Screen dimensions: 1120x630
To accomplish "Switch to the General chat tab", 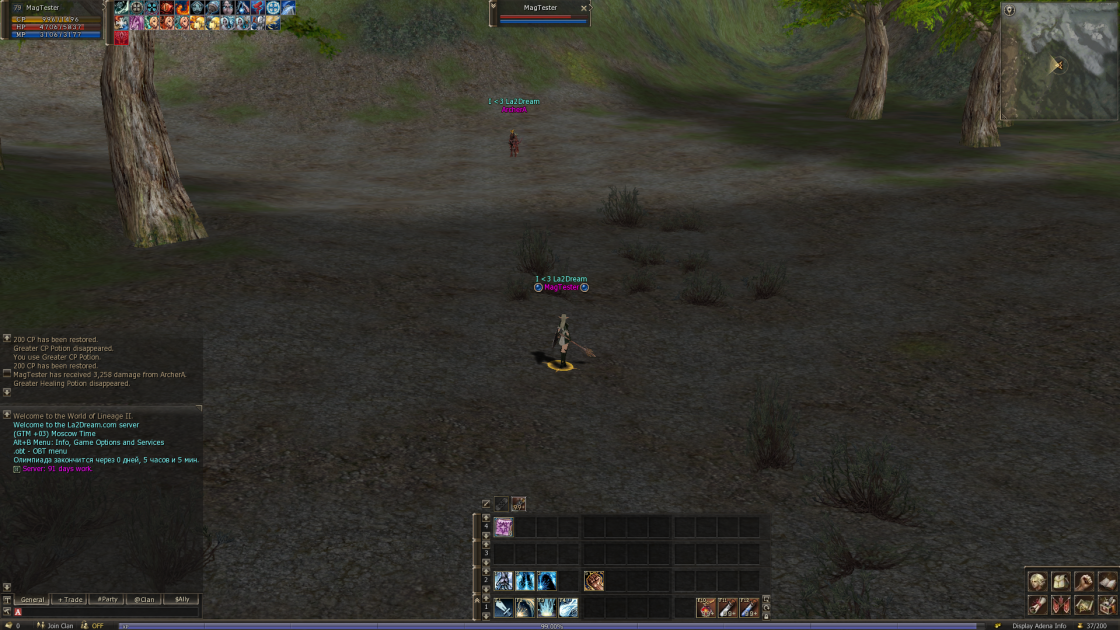I will [x=32, y=599].
